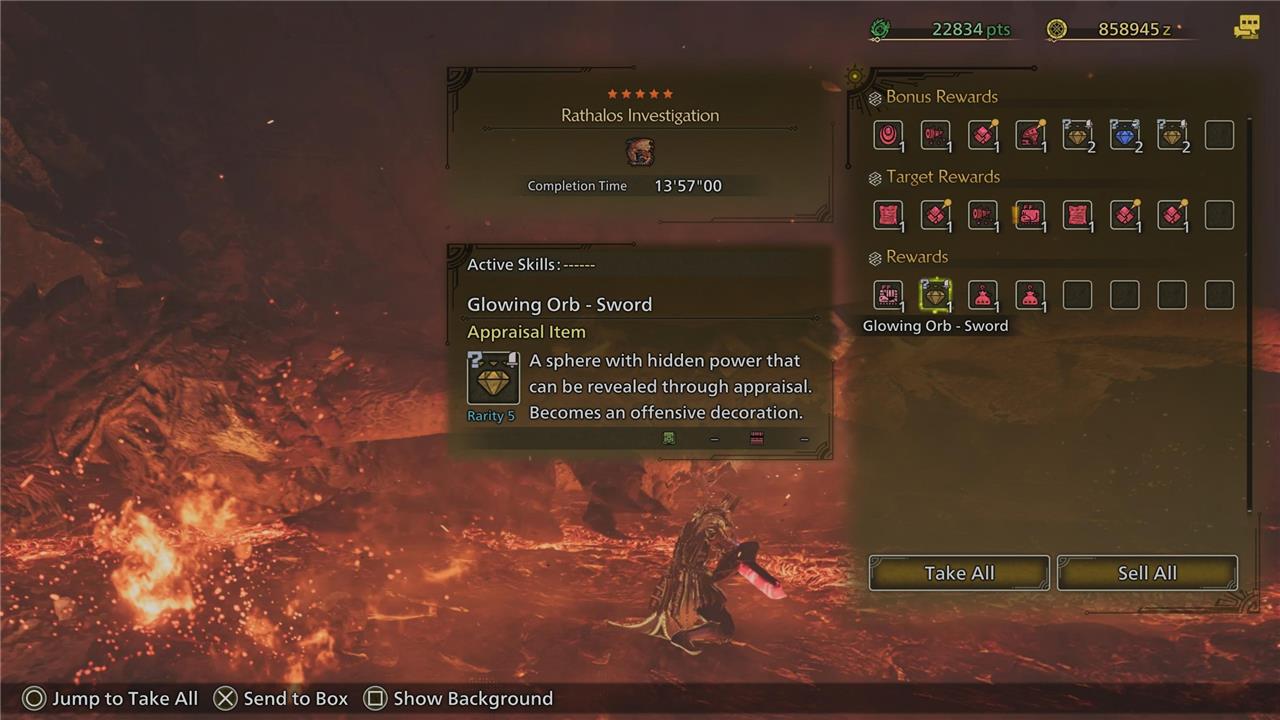This screenshot has width=1280, height=720.
Task: Choose the Sell All button
Action: click(x=1146, y=573)
